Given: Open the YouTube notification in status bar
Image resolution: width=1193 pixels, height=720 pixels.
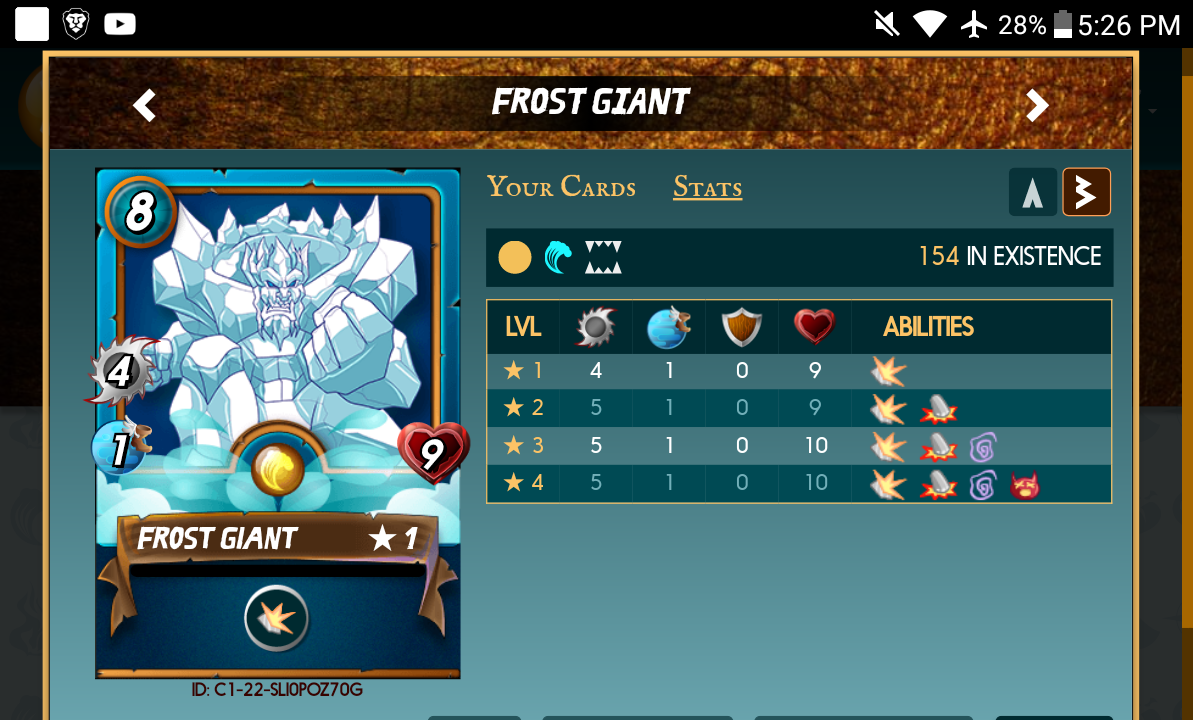Looking at the screenshot, I should point(120,24).
